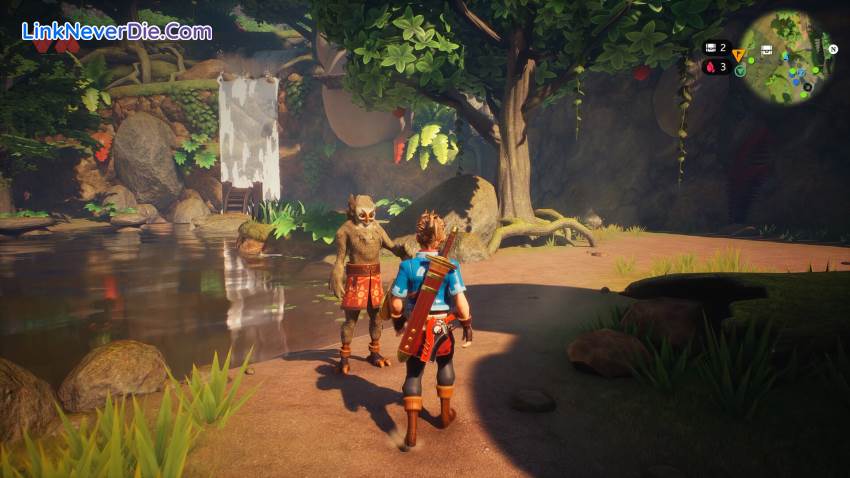Select the white chest marker on minimap
This screenshot has width=850, height=478.
(x=766, y=50)
